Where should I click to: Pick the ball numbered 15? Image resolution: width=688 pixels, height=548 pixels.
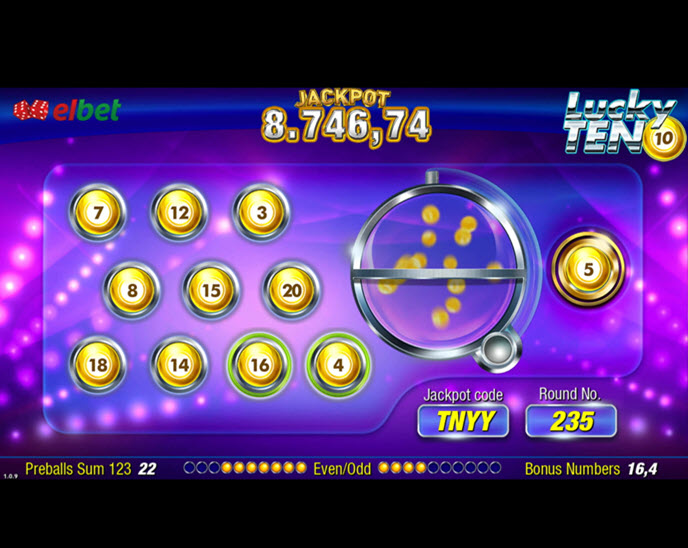[211, 291]
